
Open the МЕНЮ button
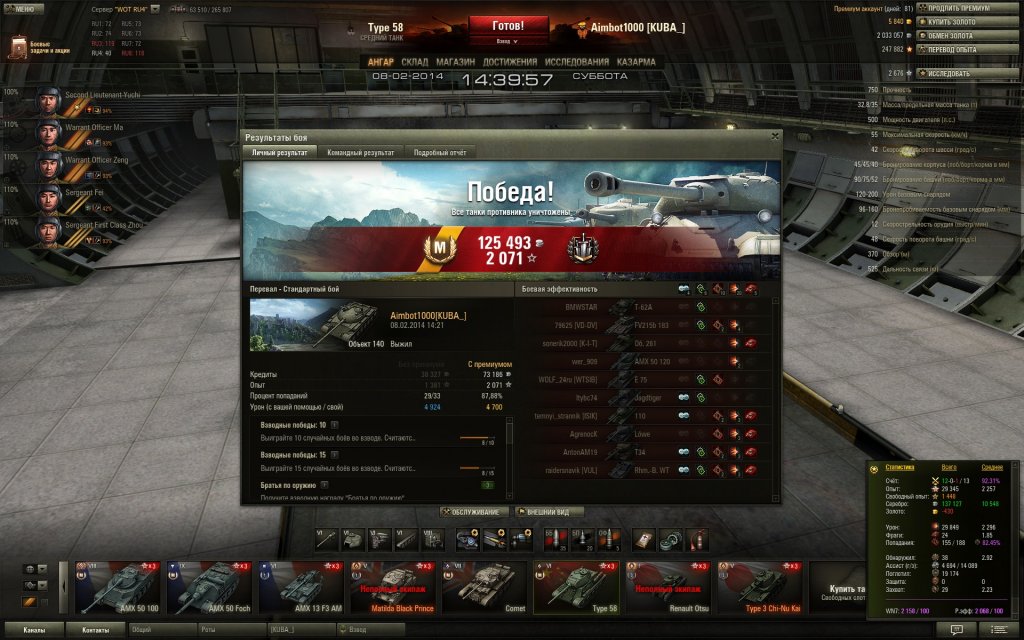point(22,9)
